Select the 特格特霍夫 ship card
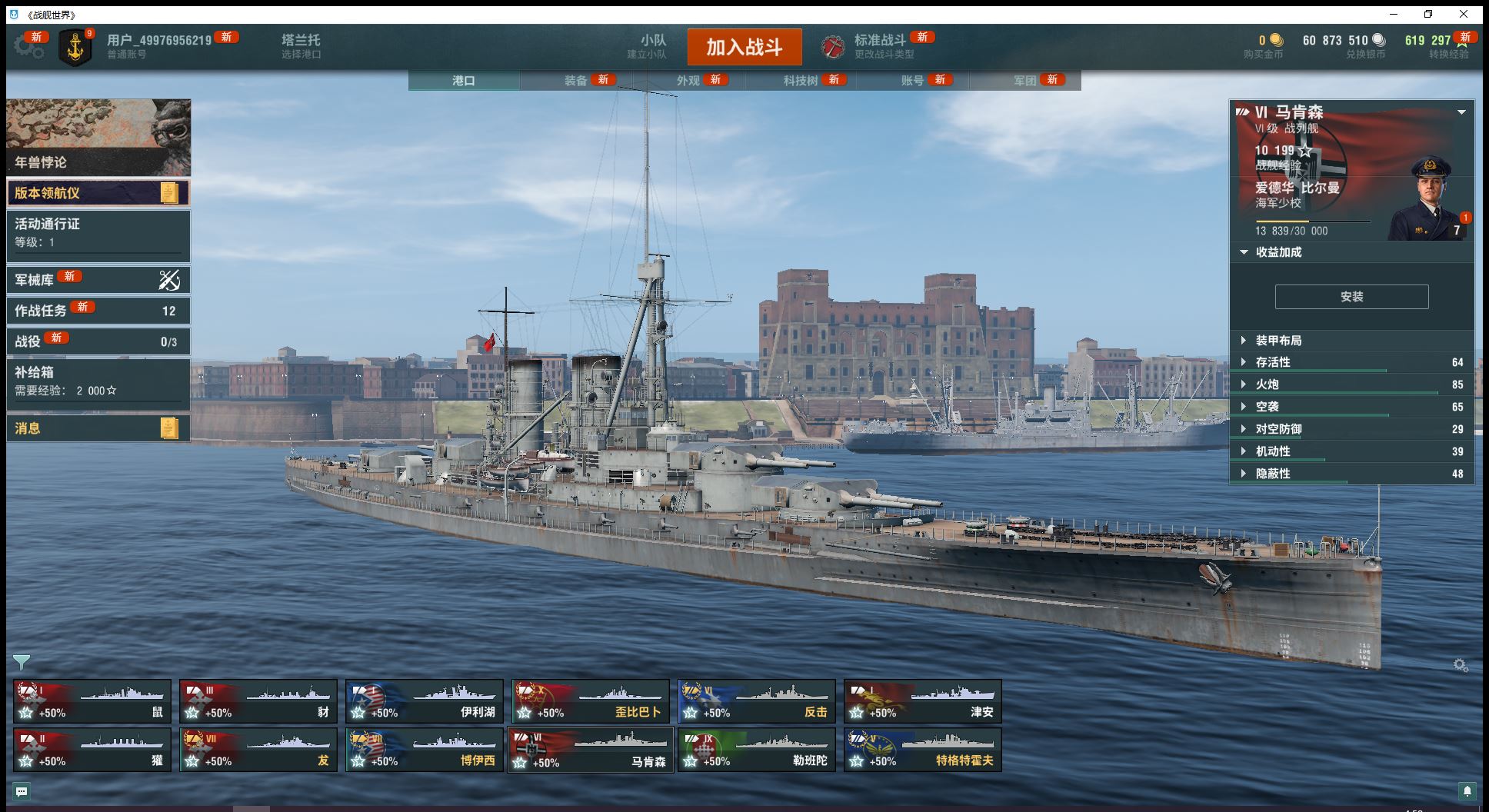 [x=922, y=750]
